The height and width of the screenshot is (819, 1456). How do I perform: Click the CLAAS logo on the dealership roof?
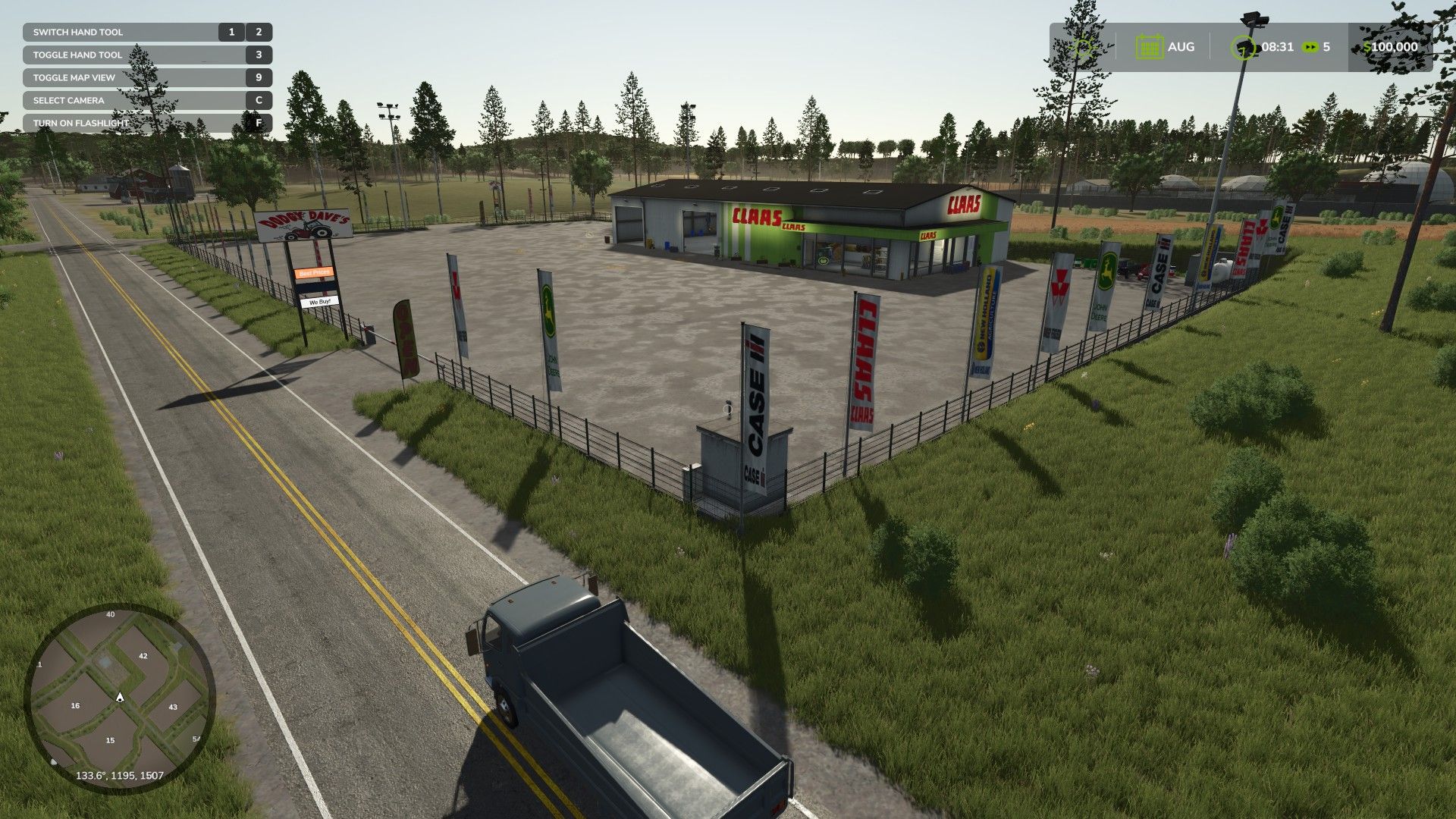click(964, 203)
